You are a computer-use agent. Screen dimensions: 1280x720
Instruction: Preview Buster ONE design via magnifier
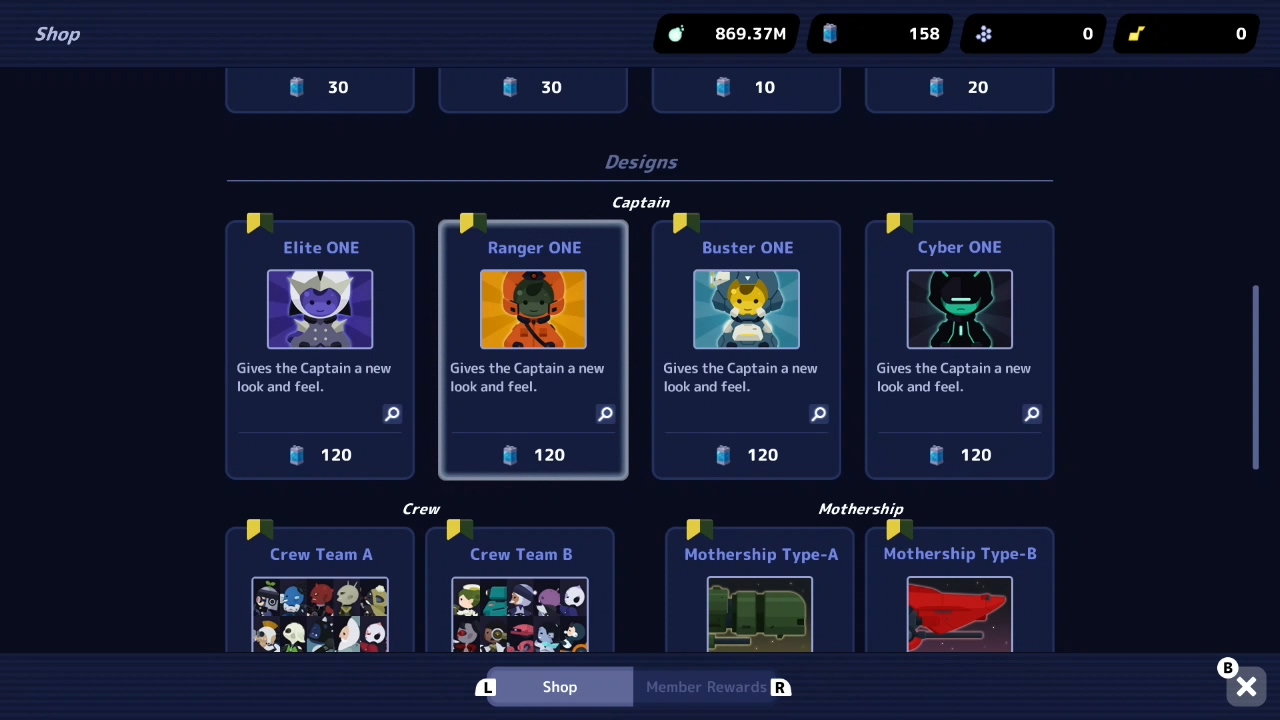coord(818,414)
